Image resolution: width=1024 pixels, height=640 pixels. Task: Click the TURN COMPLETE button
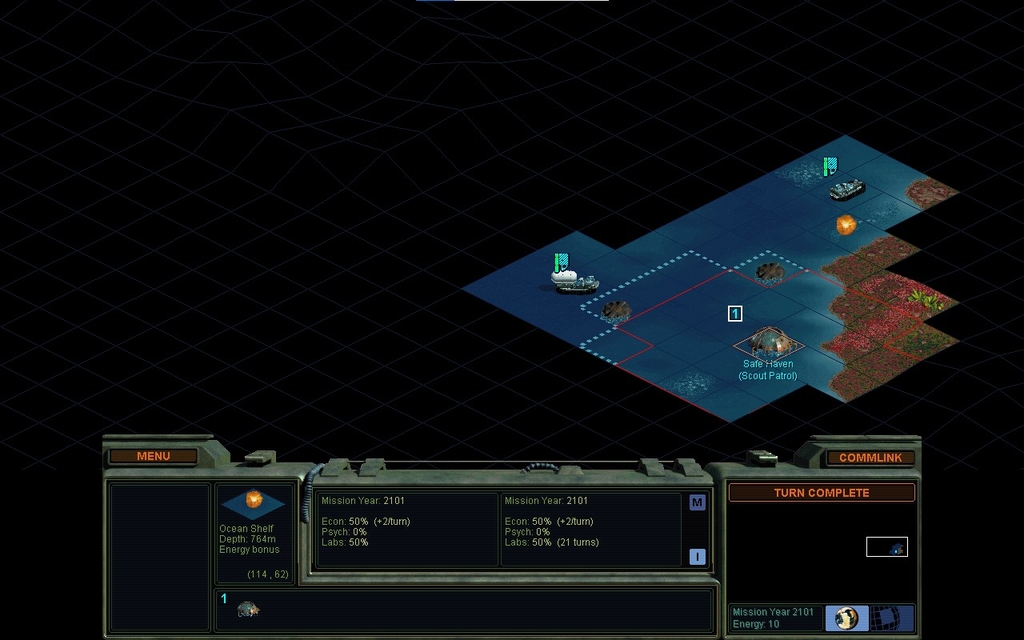tap(821, 493)
